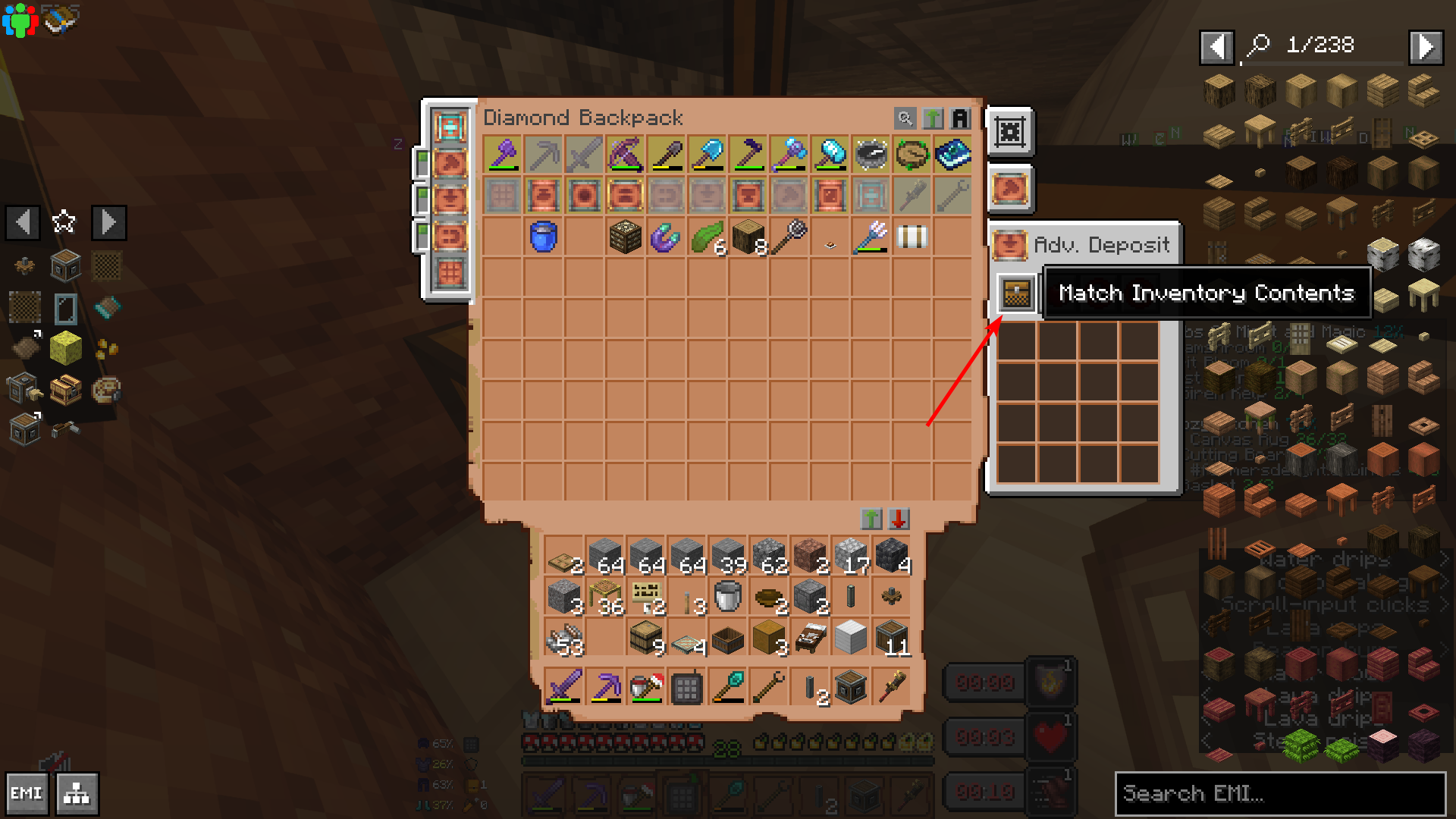Click the left page arrow beside 1/238
This screenshot has height=819, width=1456.
click(1217, 46)
